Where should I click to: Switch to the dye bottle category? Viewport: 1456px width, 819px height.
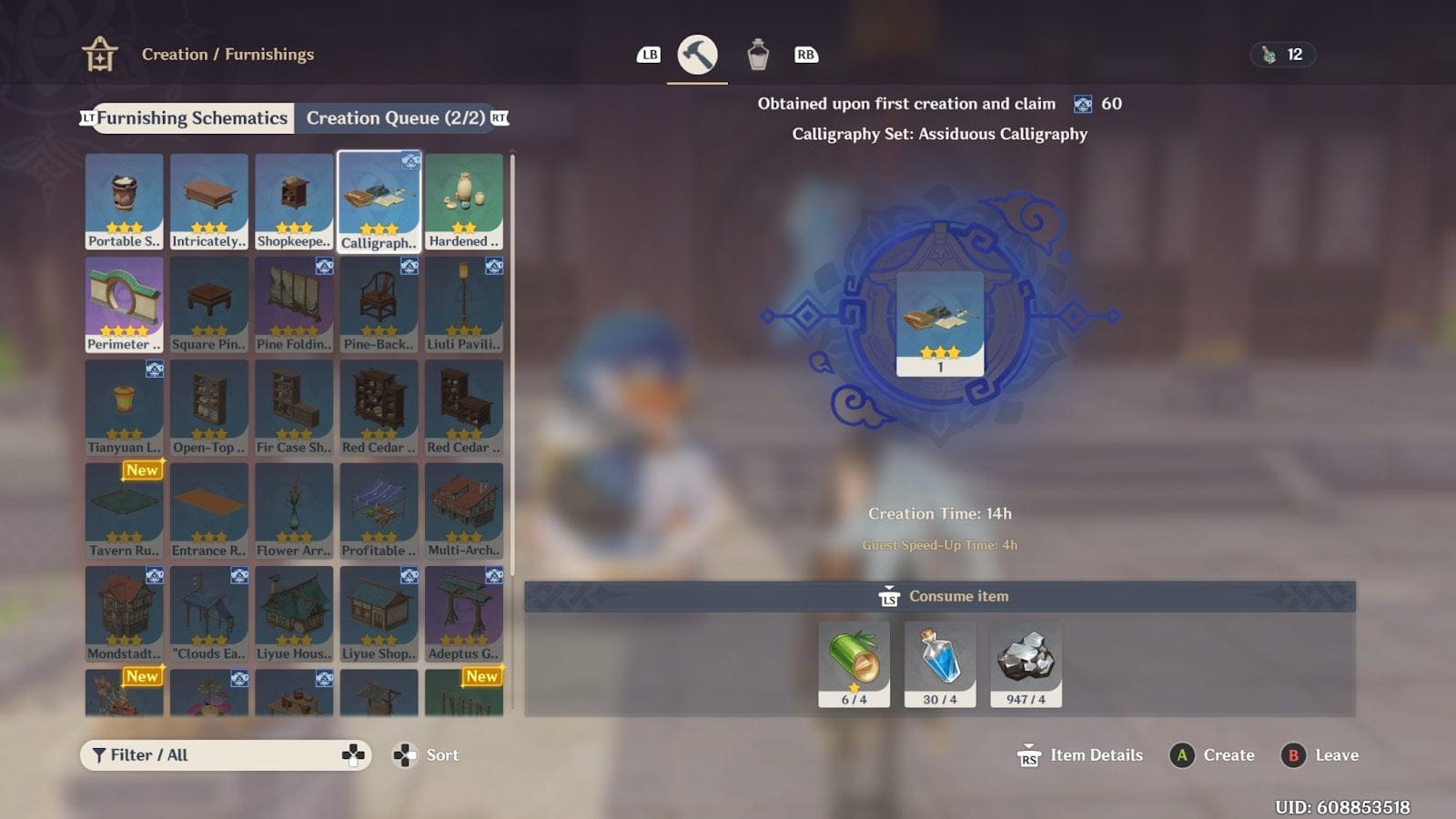coord(758,55)
